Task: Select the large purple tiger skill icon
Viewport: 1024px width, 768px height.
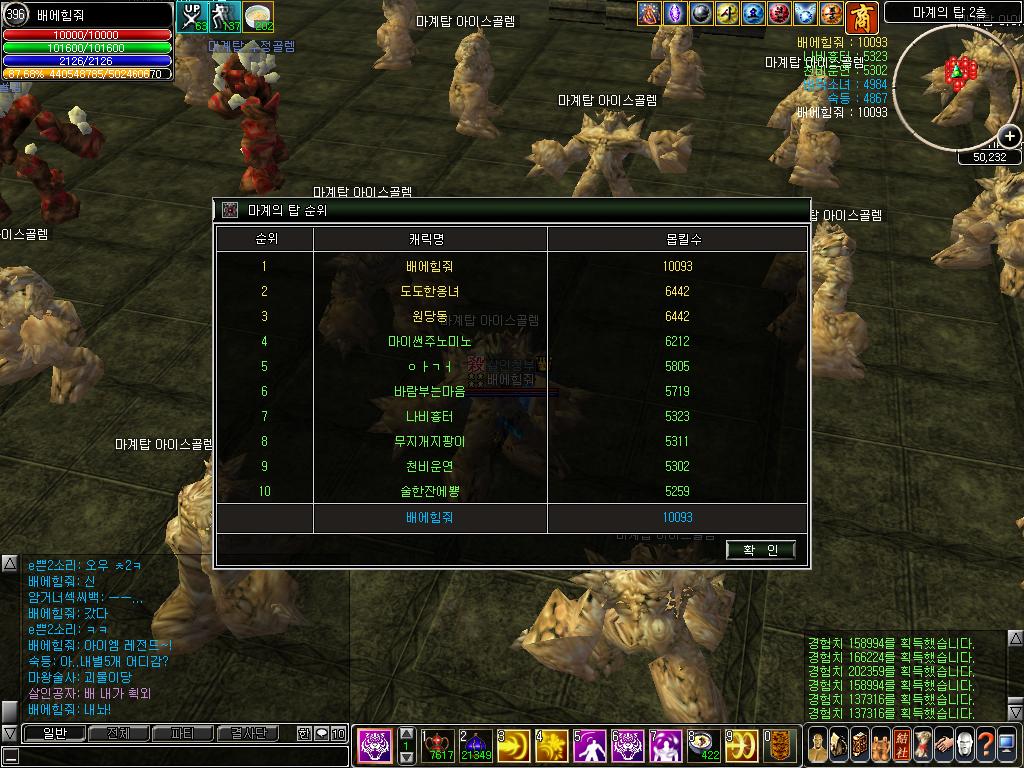Action: (x=375, y=745)
